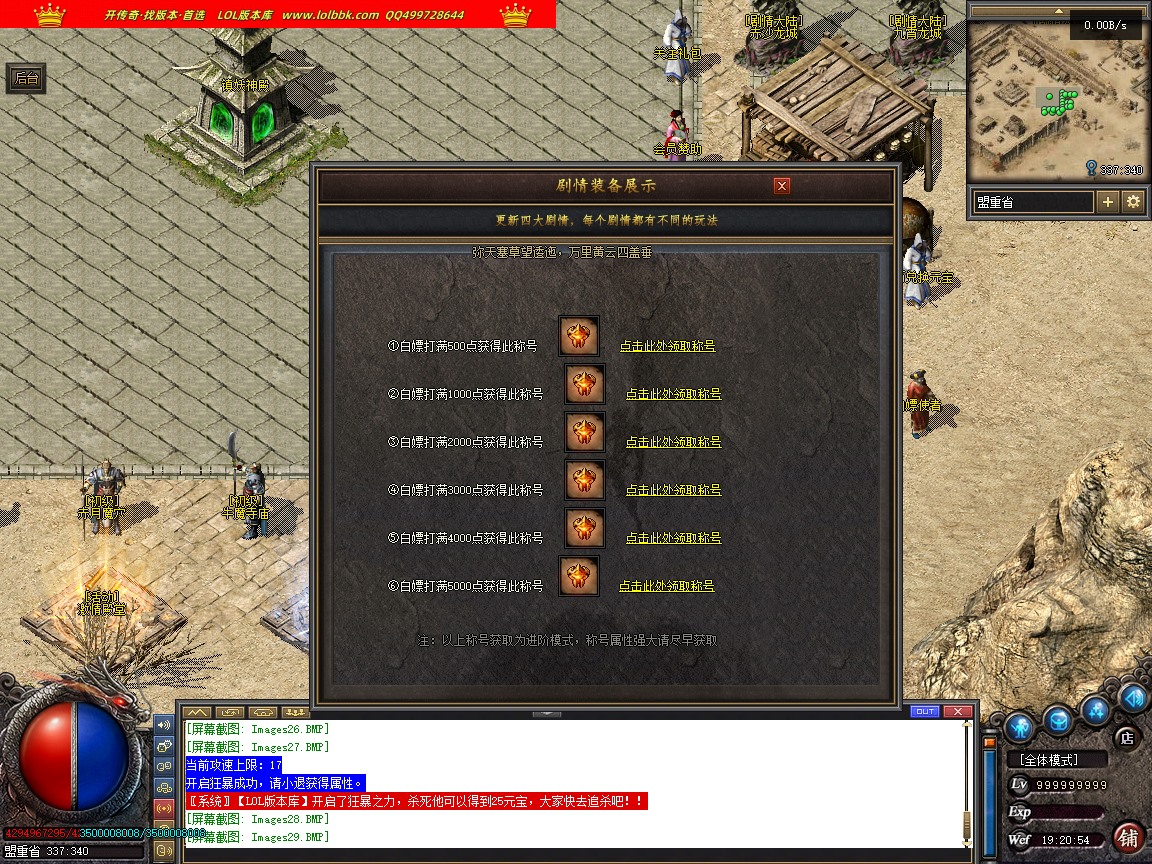Open the skills sparkle icon
The width and height of the screenshot is (1152, 864).
pyautogui.click(x=1097, y=710)
